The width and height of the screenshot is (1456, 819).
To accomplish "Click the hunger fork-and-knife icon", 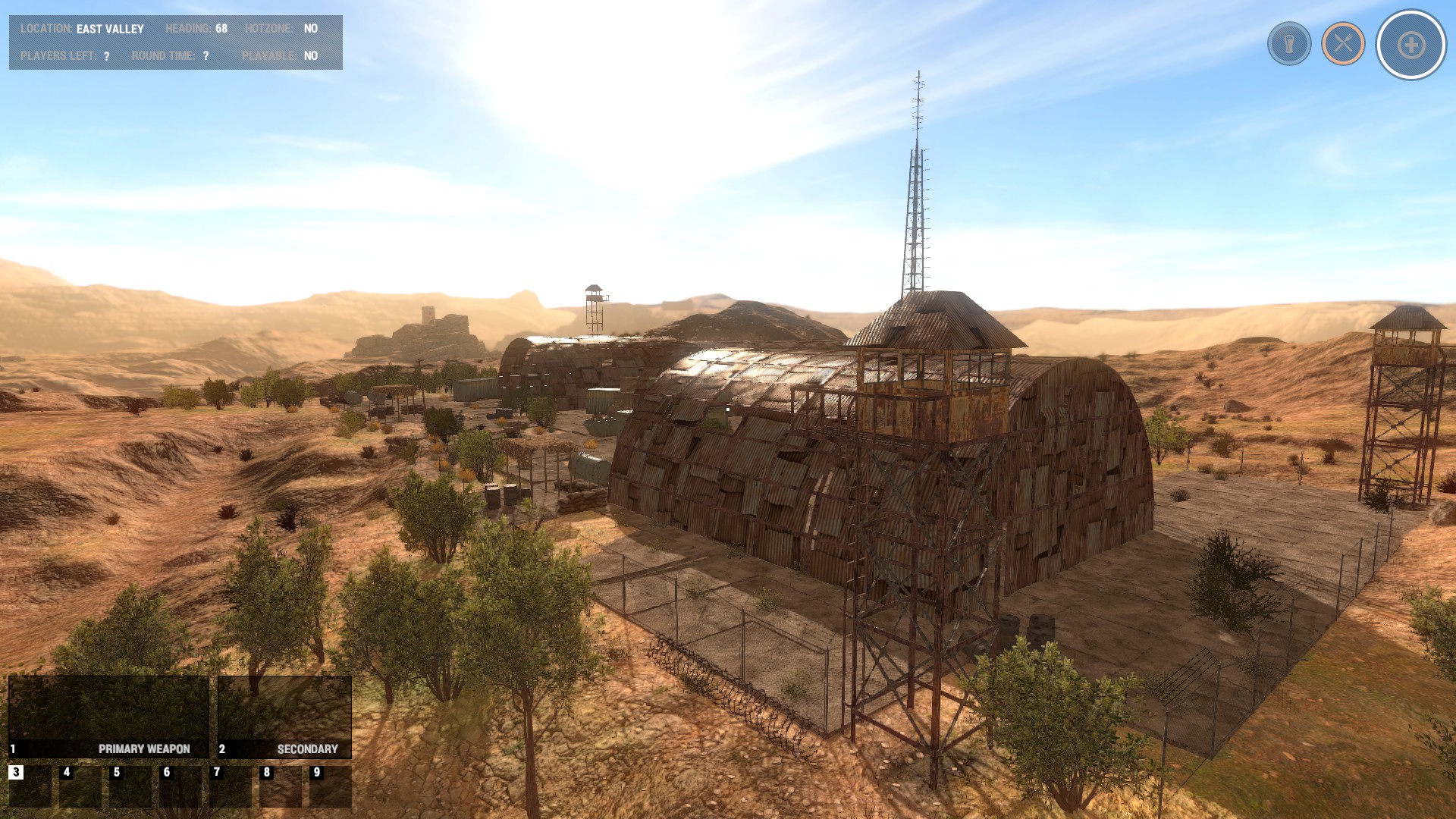I will 1343,44.
